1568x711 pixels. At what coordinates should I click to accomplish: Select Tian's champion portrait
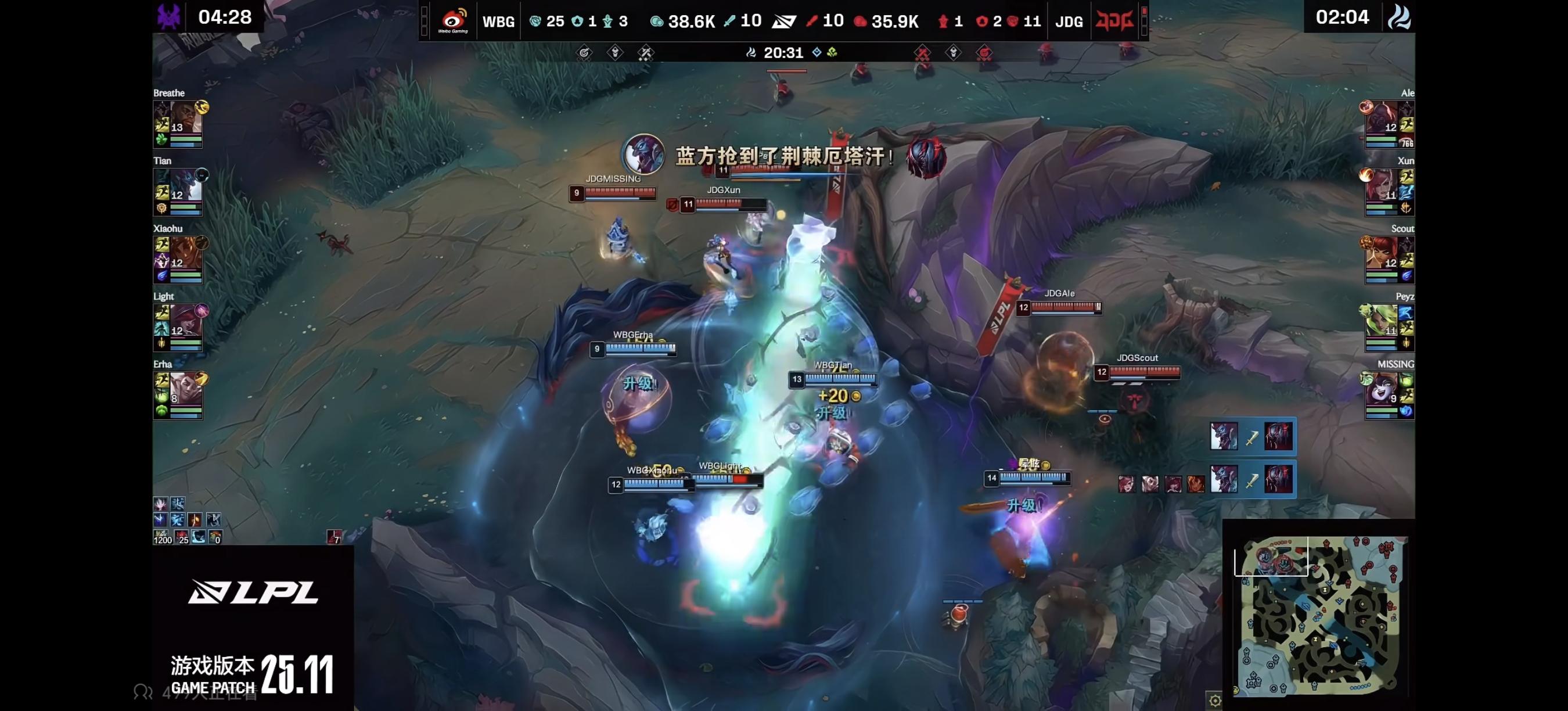[186, 185]
